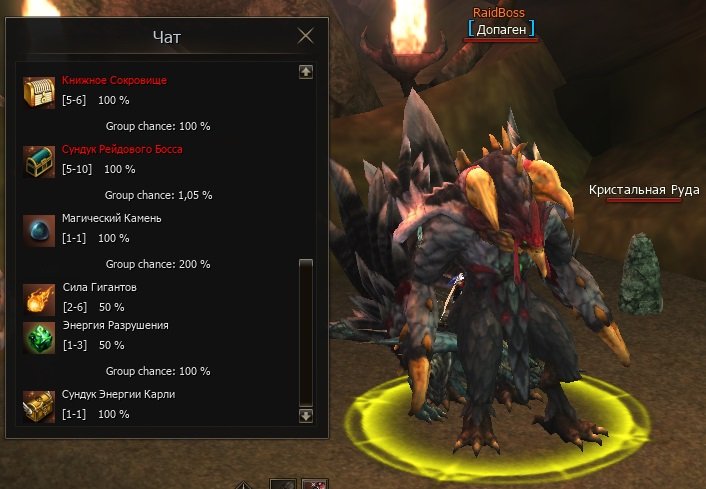Click the scroll down arrow in drop list
Image resolution: width=706 pixels, height=489 pixels.
tap(306, 415)
